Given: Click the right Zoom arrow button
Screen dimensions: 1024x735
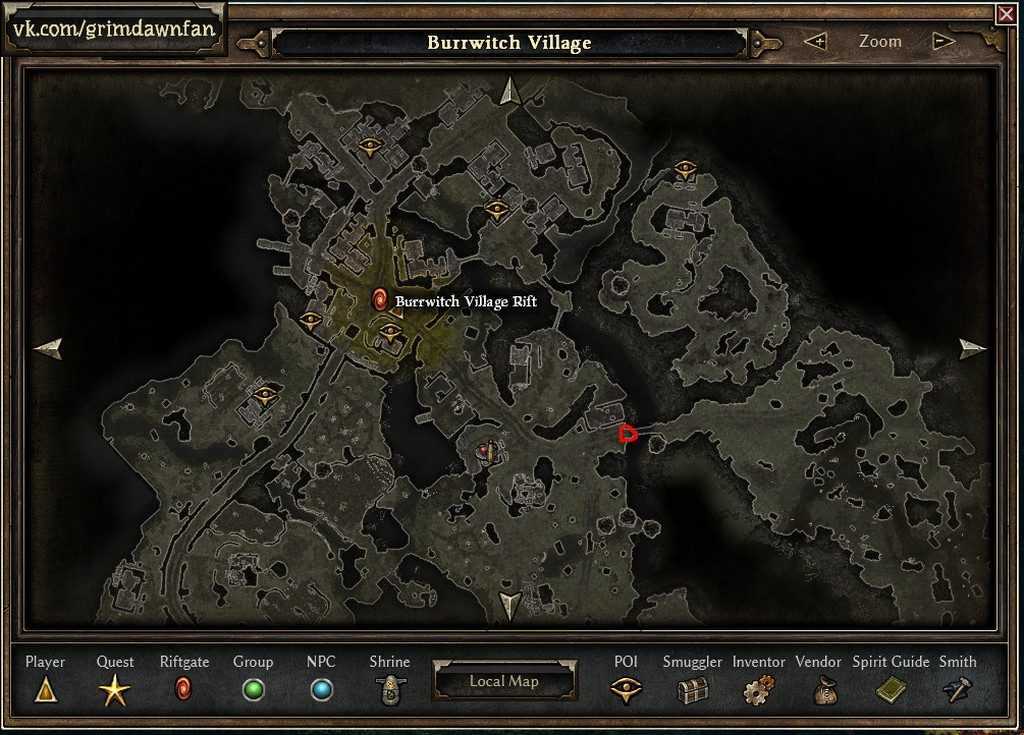Looking at the screenshot, I should [x=942, y=42].
